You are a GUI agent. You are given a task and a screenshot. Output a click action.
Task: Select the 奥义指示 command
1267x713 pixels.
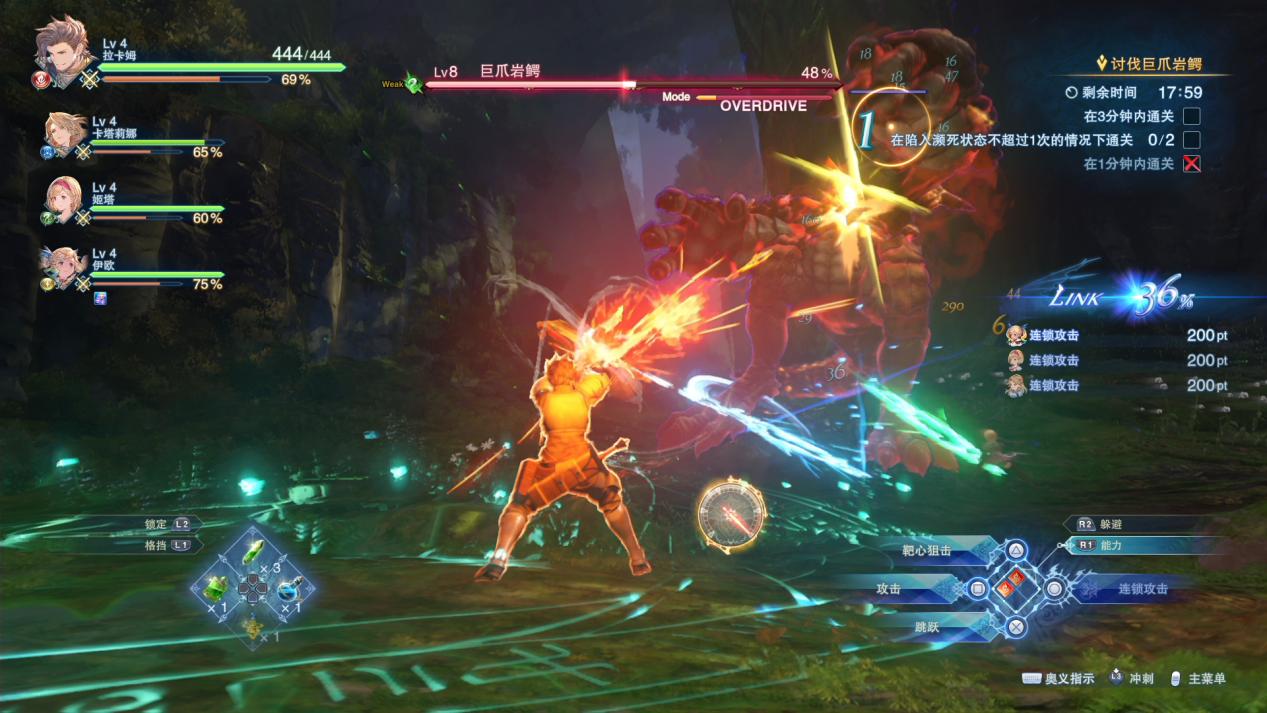click(x=1058, y=679)
